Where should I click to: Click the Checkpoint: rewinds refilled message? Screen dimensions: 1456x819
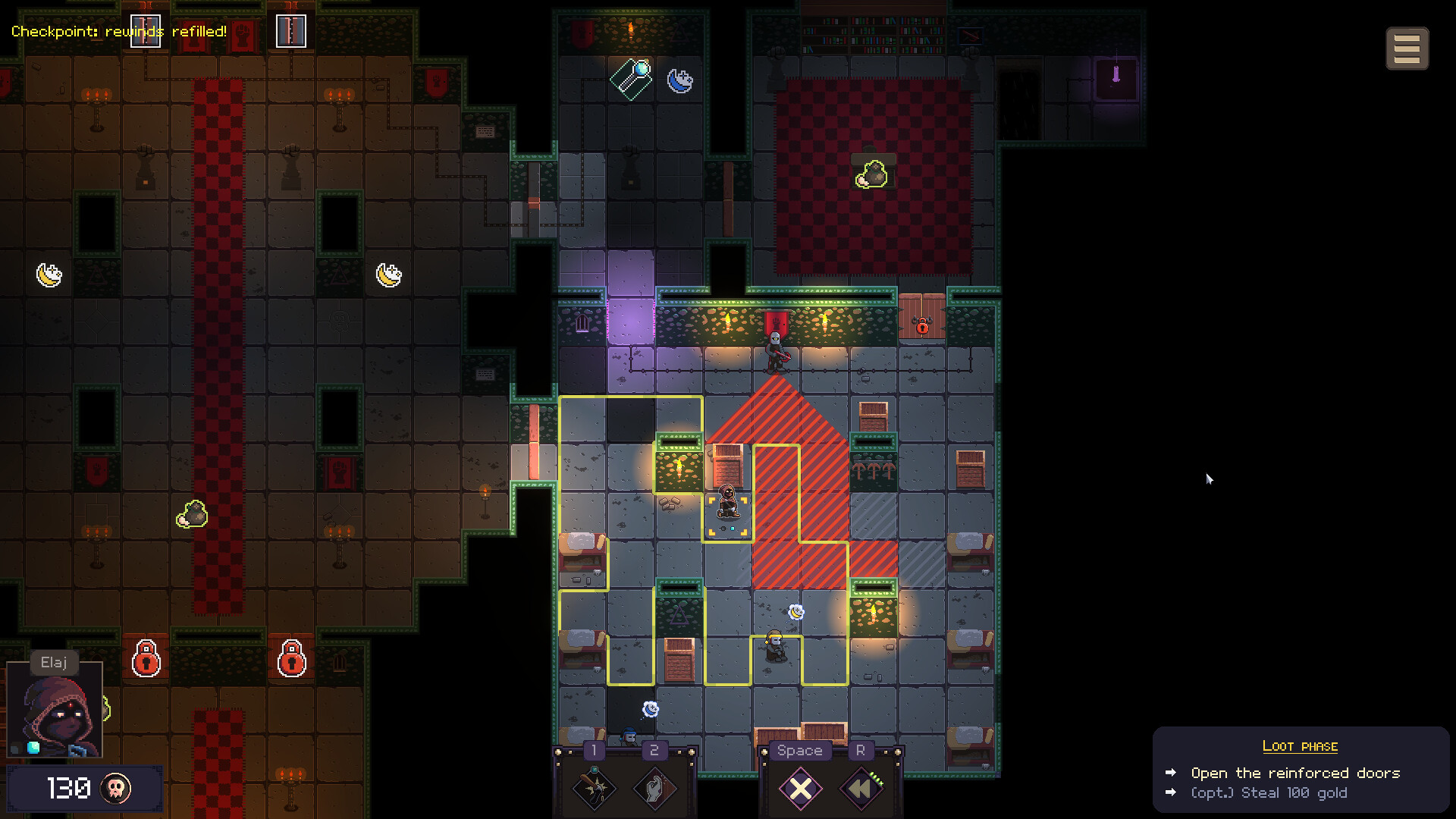click(118, 32)
